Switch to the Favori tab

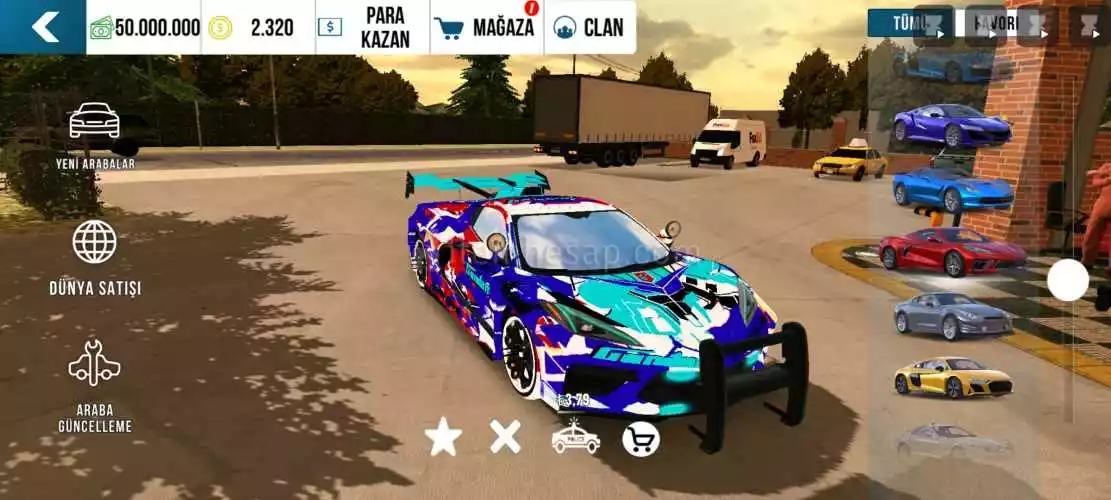(993, 23)
